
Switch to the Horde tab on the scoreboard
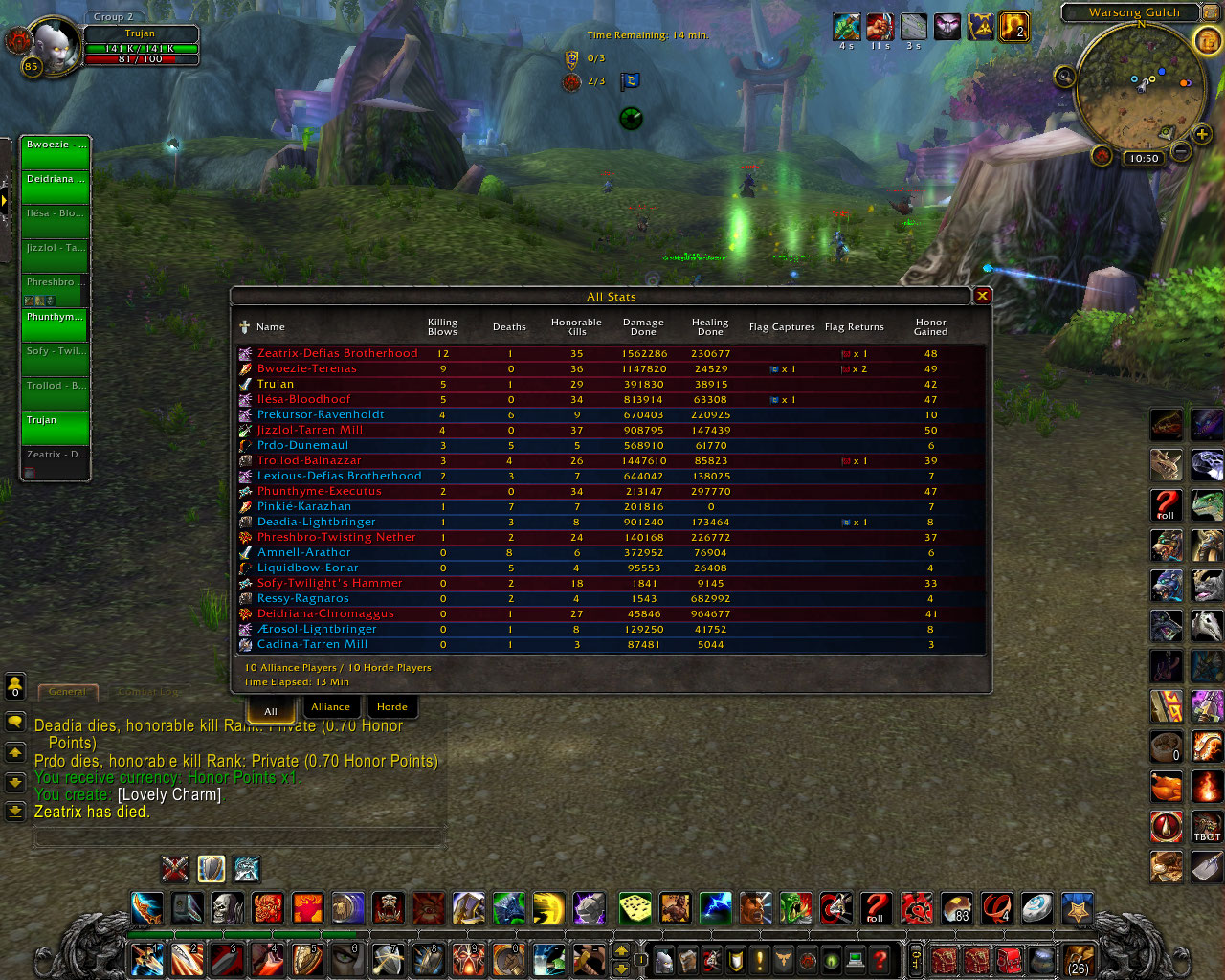(x=392, y=706)
